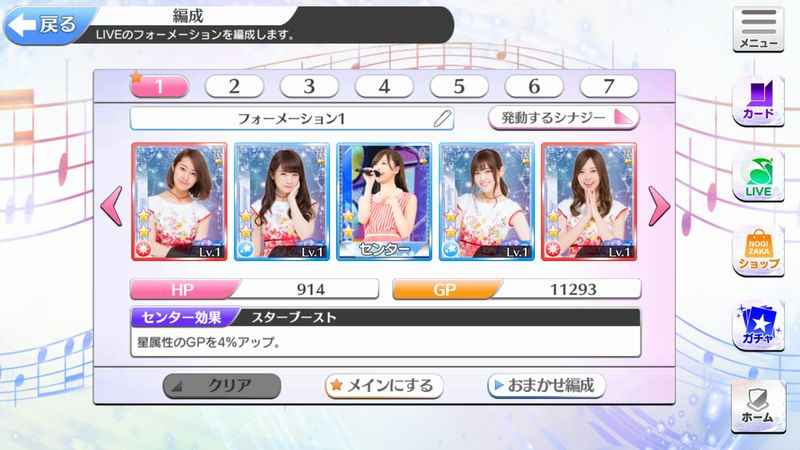
Task: Switch to formation tab 2
Action: pyautogui.click(x=233, y=87)
